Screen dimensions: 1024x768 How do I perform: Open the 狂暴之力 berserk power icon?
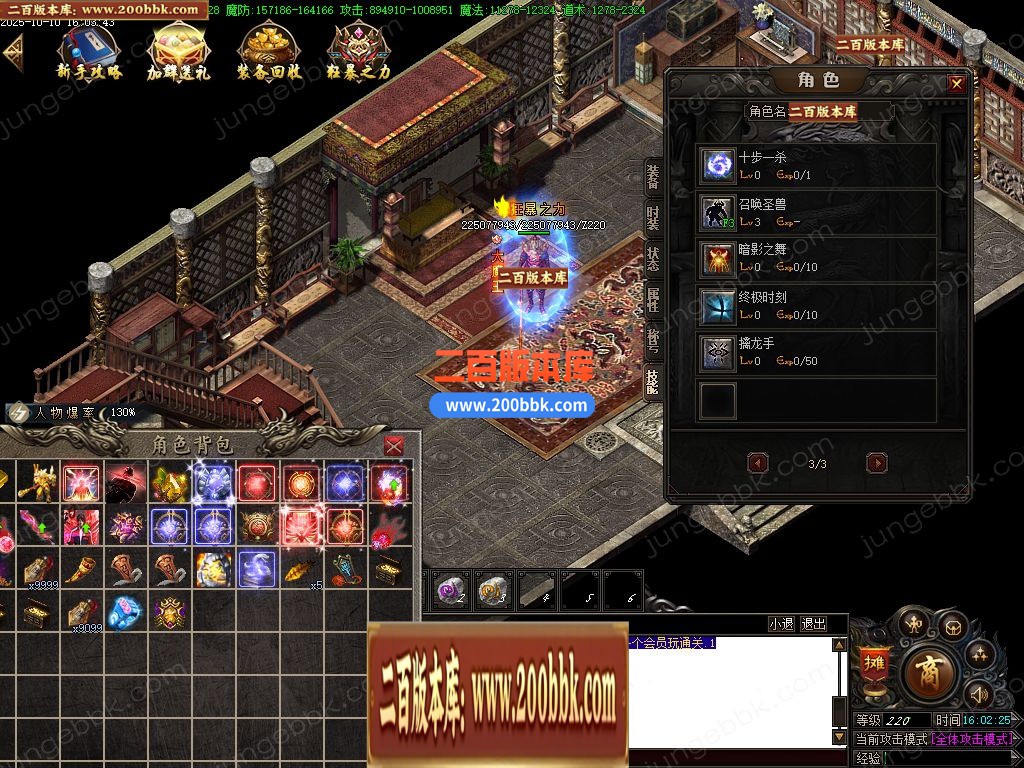click(358, 50)
